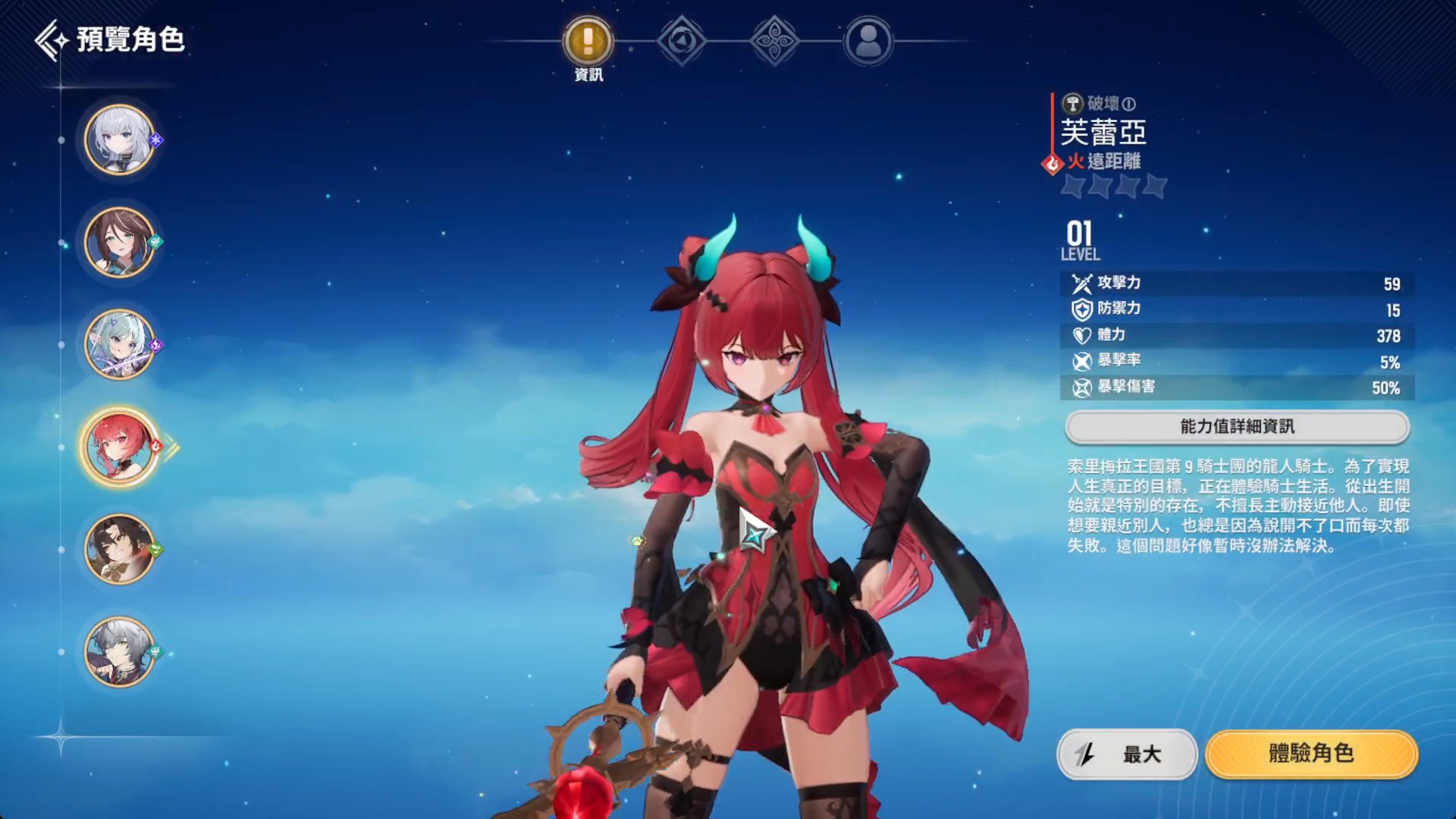Click the 最大 lightning button
This screenshot has width=1456, height=819.
pyautogui.click(x=1129, y=755)
